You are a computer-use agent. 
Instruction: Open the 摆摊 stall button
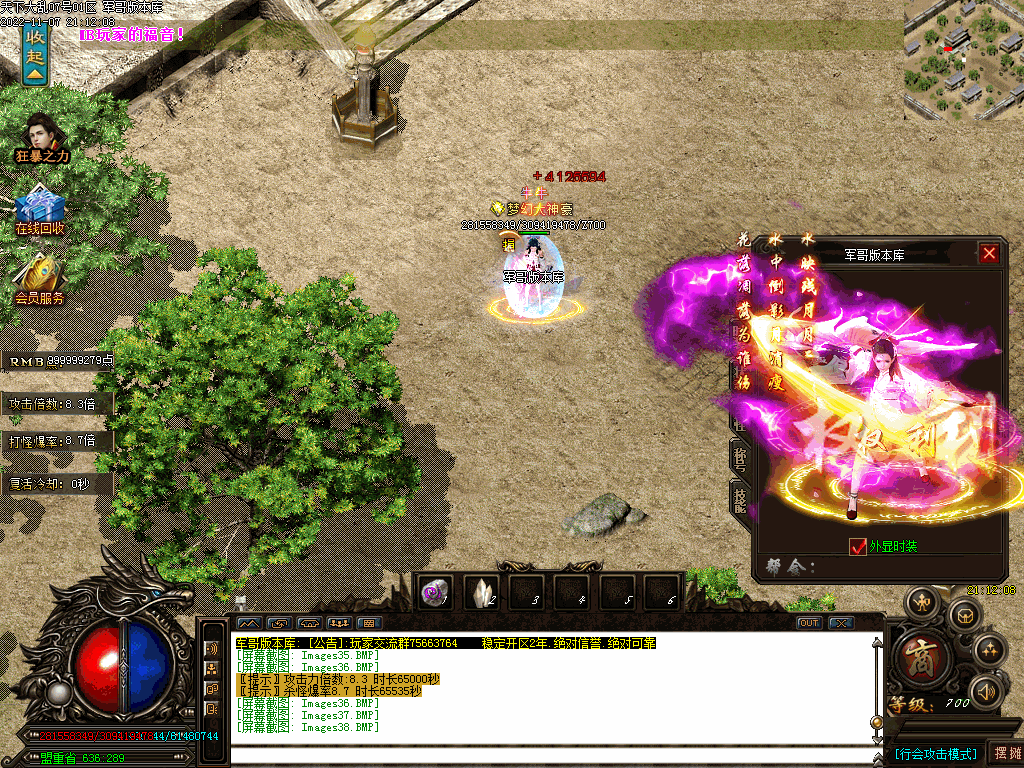1005,753
